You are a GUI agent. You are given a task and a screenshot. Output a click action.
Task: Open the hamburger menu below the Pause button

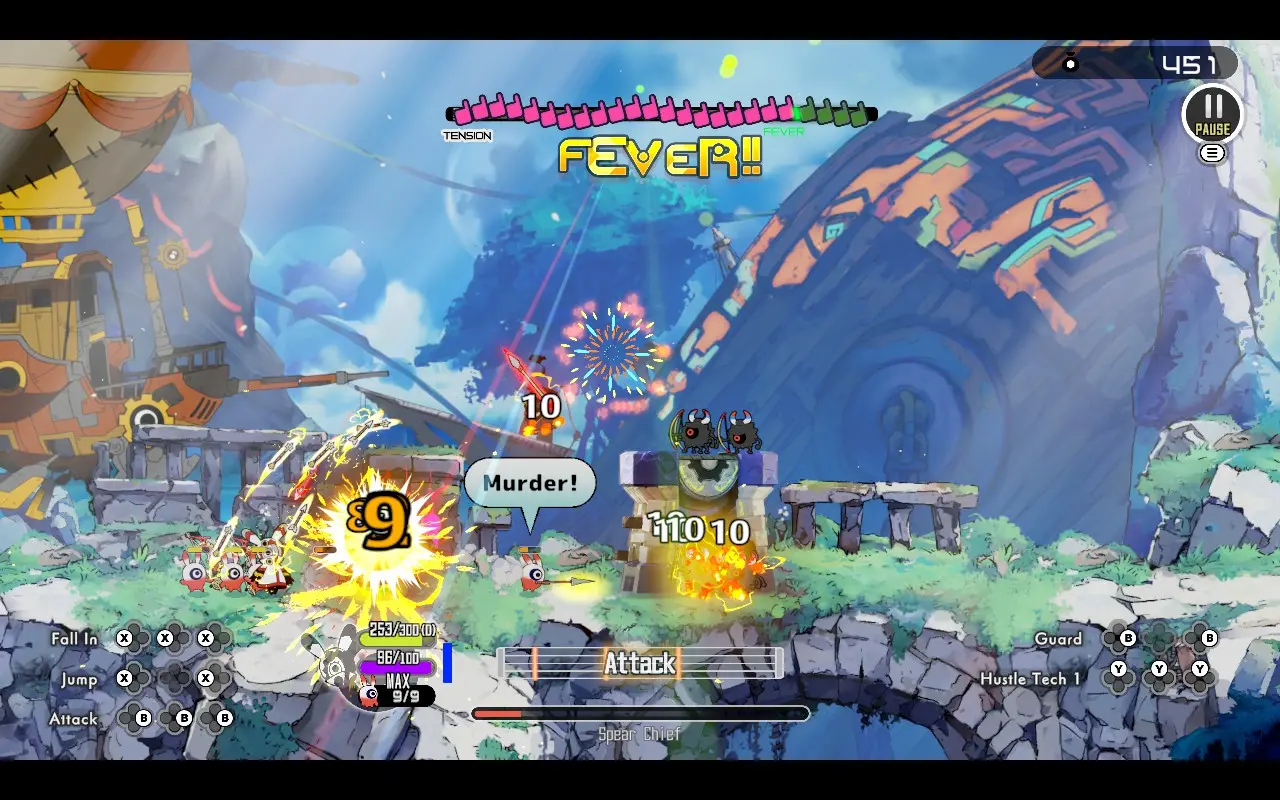click(x=1213, y=151)
